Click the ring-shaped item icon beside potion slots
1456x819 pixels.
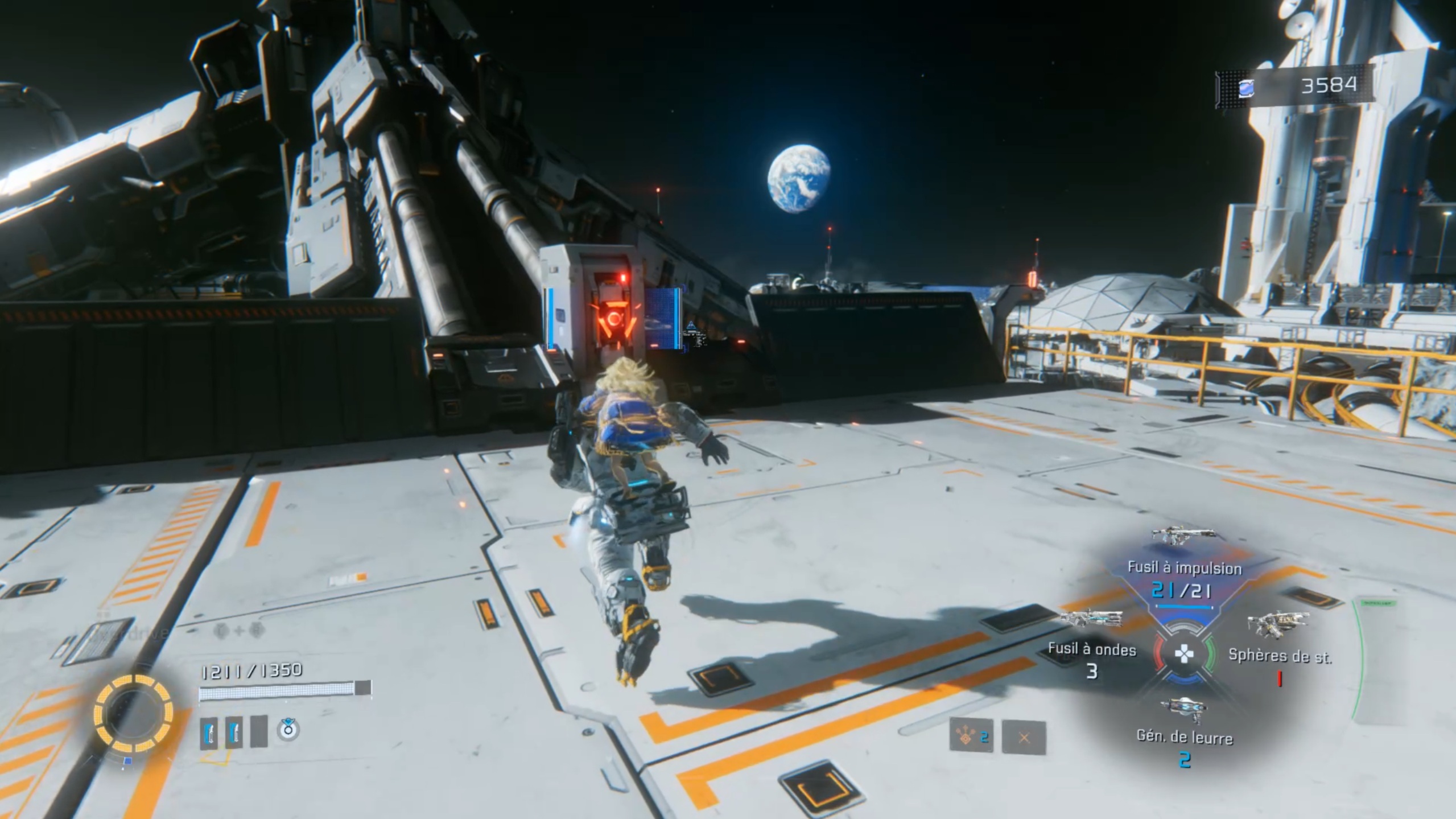288,729
